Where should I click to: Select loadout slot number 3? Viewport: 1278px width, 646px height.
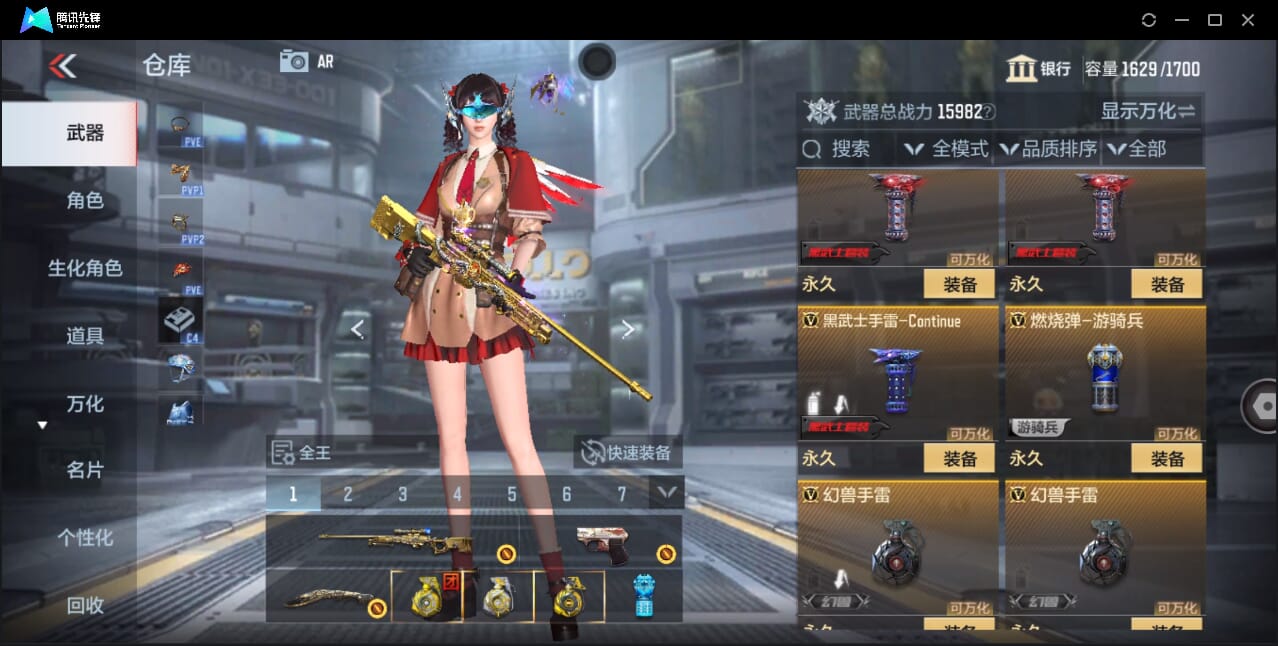402,494
